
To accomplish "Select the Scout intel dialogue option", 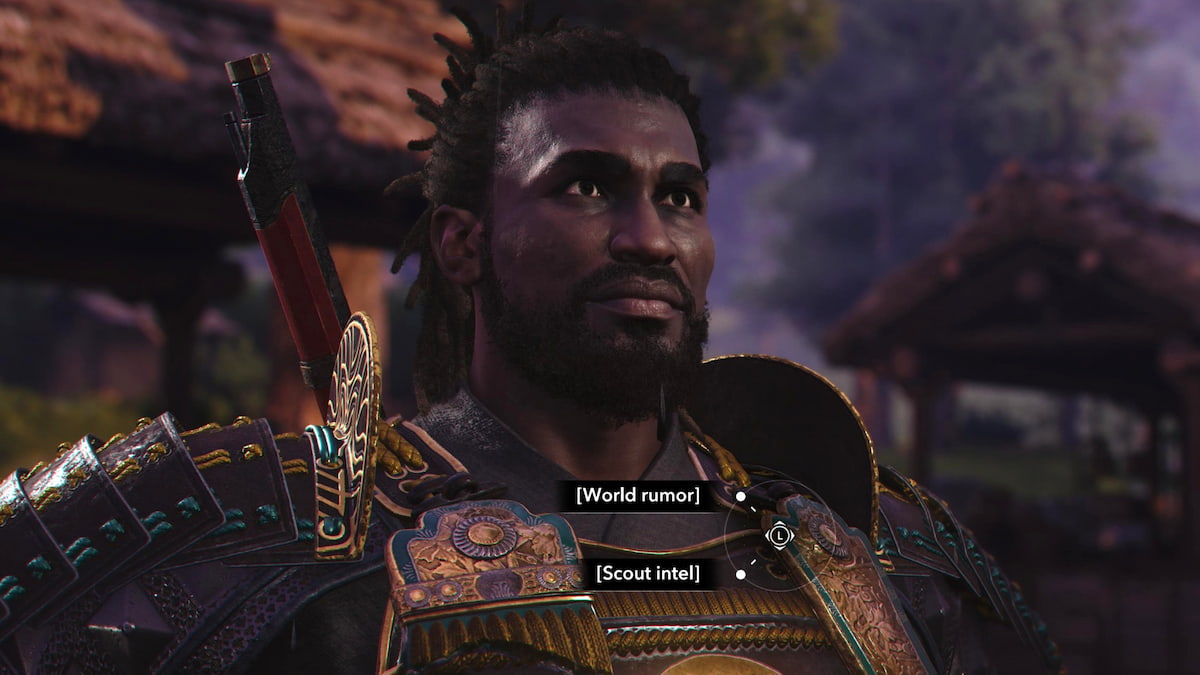I will pyautogui.click(x=647, y=573).
